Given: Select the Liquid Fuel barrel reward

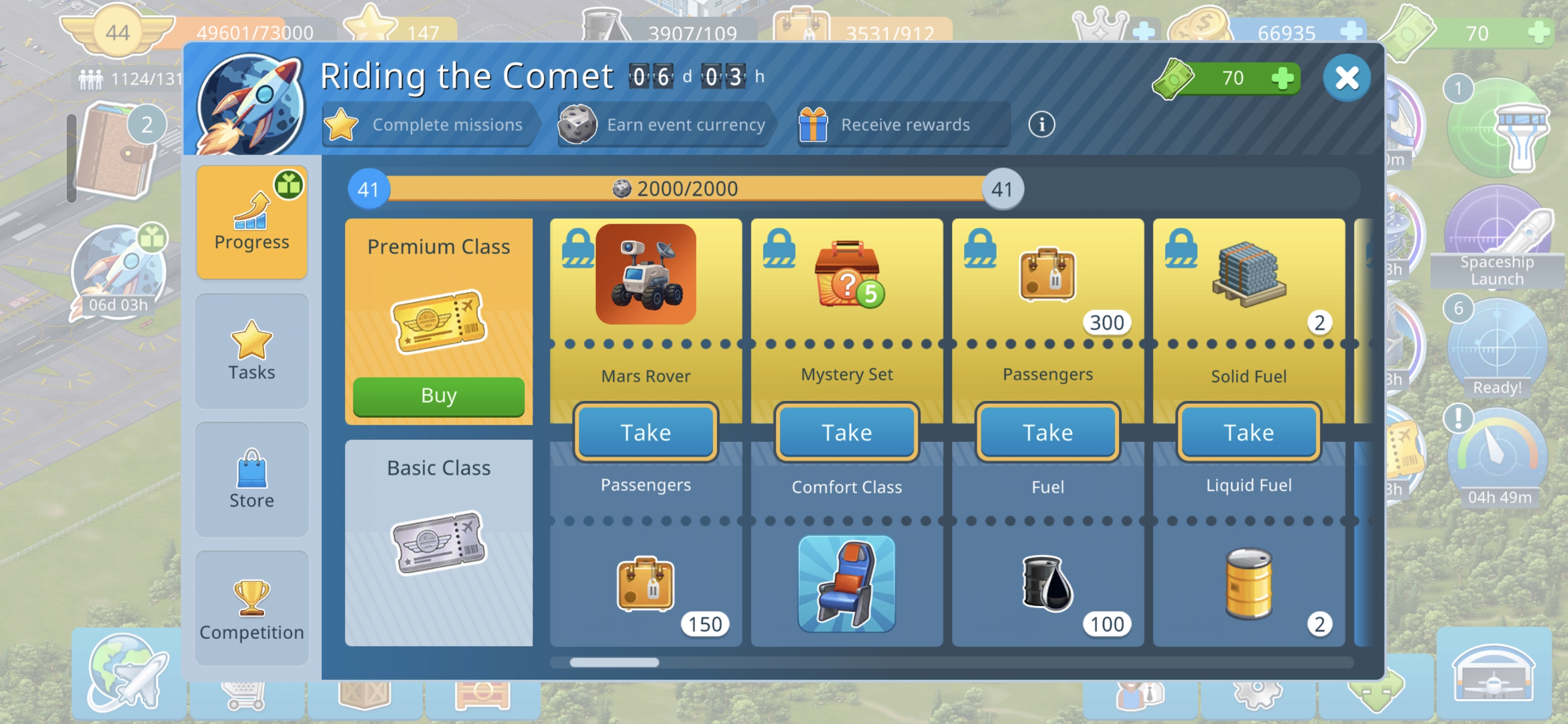Looking at the screenshot, I should click(x=1248, y=583).
